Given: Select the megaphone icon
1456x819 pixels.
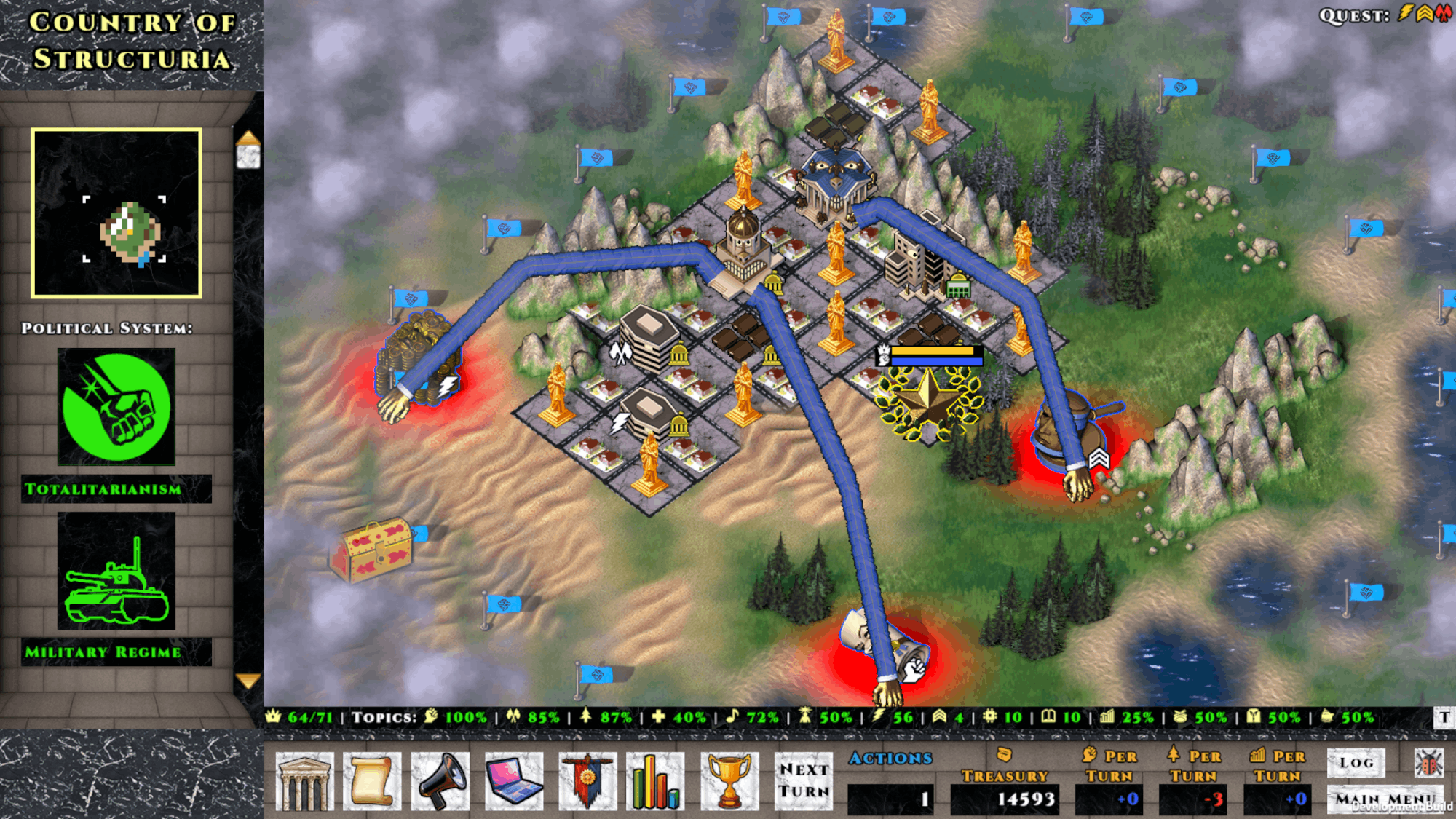Looking at the screenshot, I should [x=441, y=782].
